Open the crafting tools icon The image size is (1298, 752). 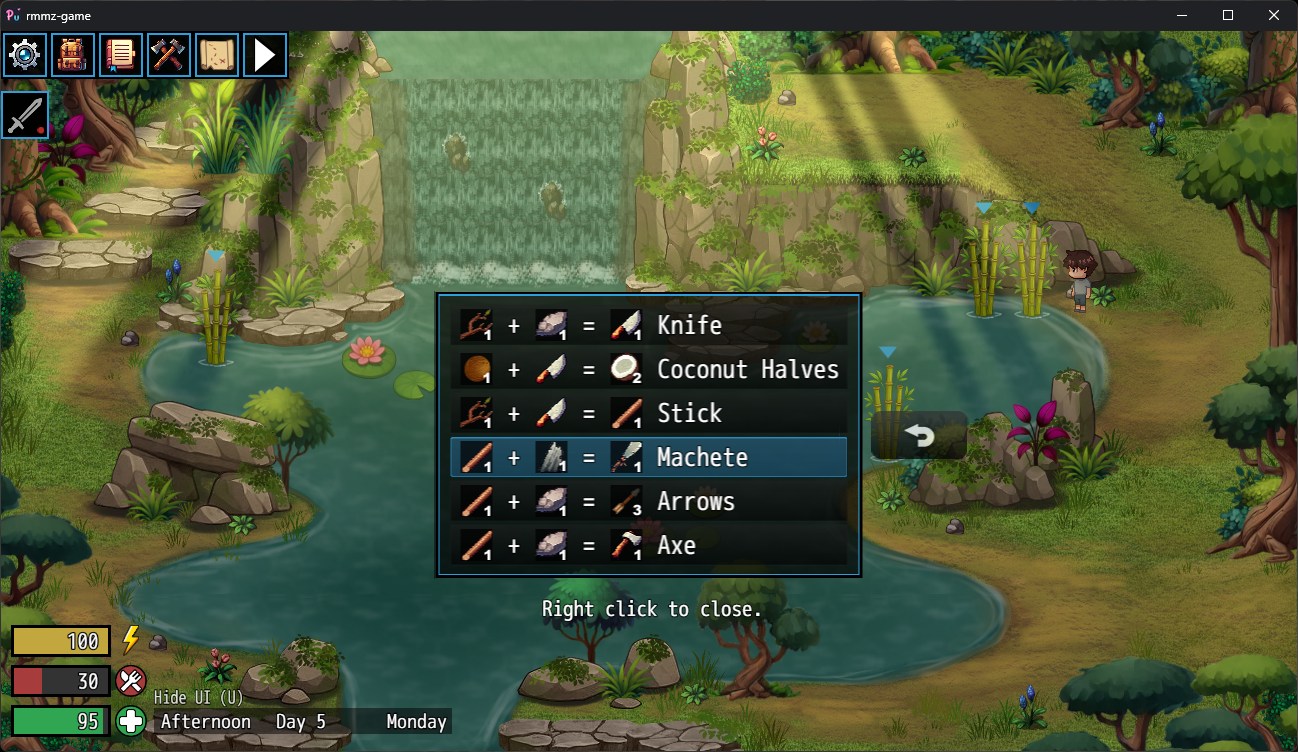(x=168, y=55)
